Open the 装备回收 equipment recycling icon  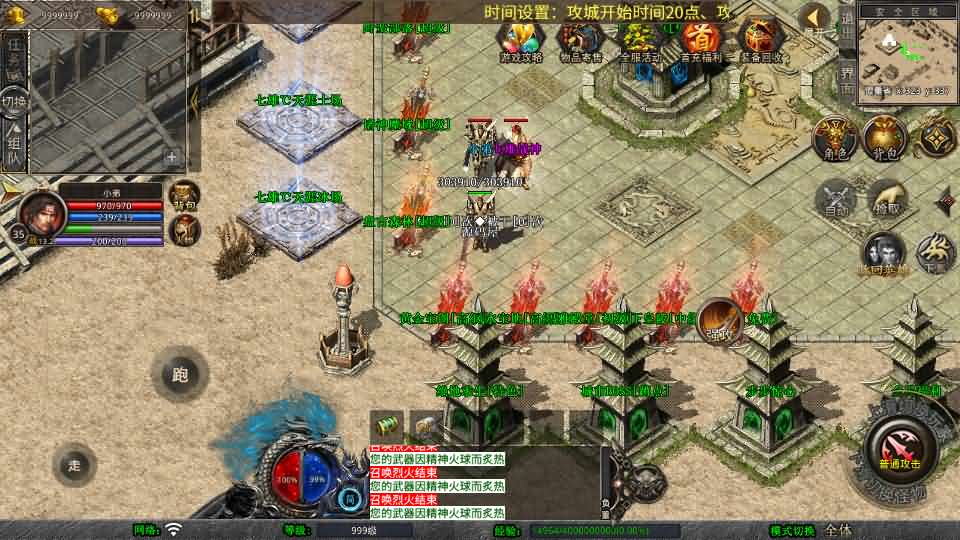[x=763, y=41]
